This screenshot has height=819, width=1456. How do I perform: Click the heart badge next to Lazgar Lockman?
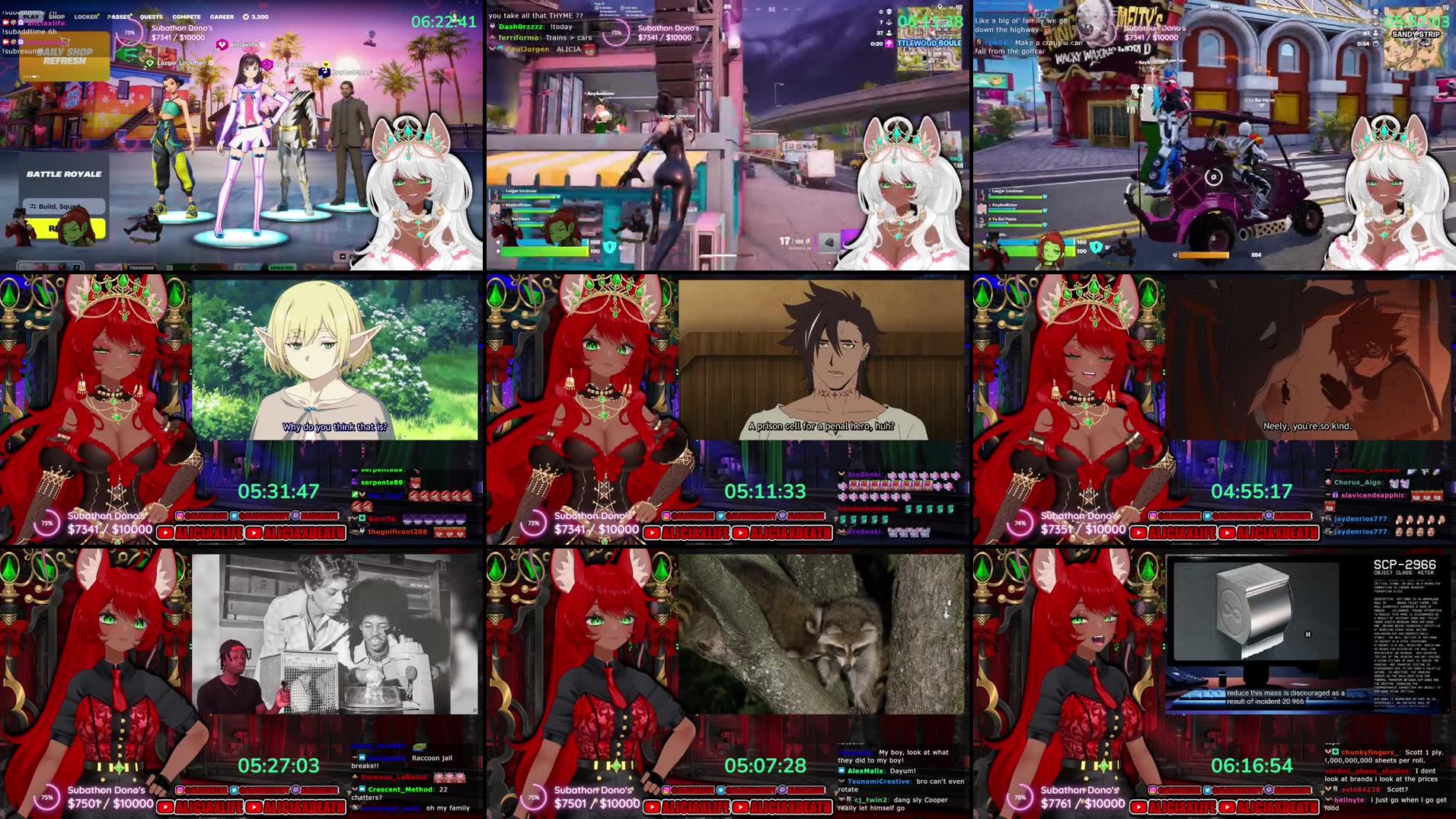coord(149,62)
